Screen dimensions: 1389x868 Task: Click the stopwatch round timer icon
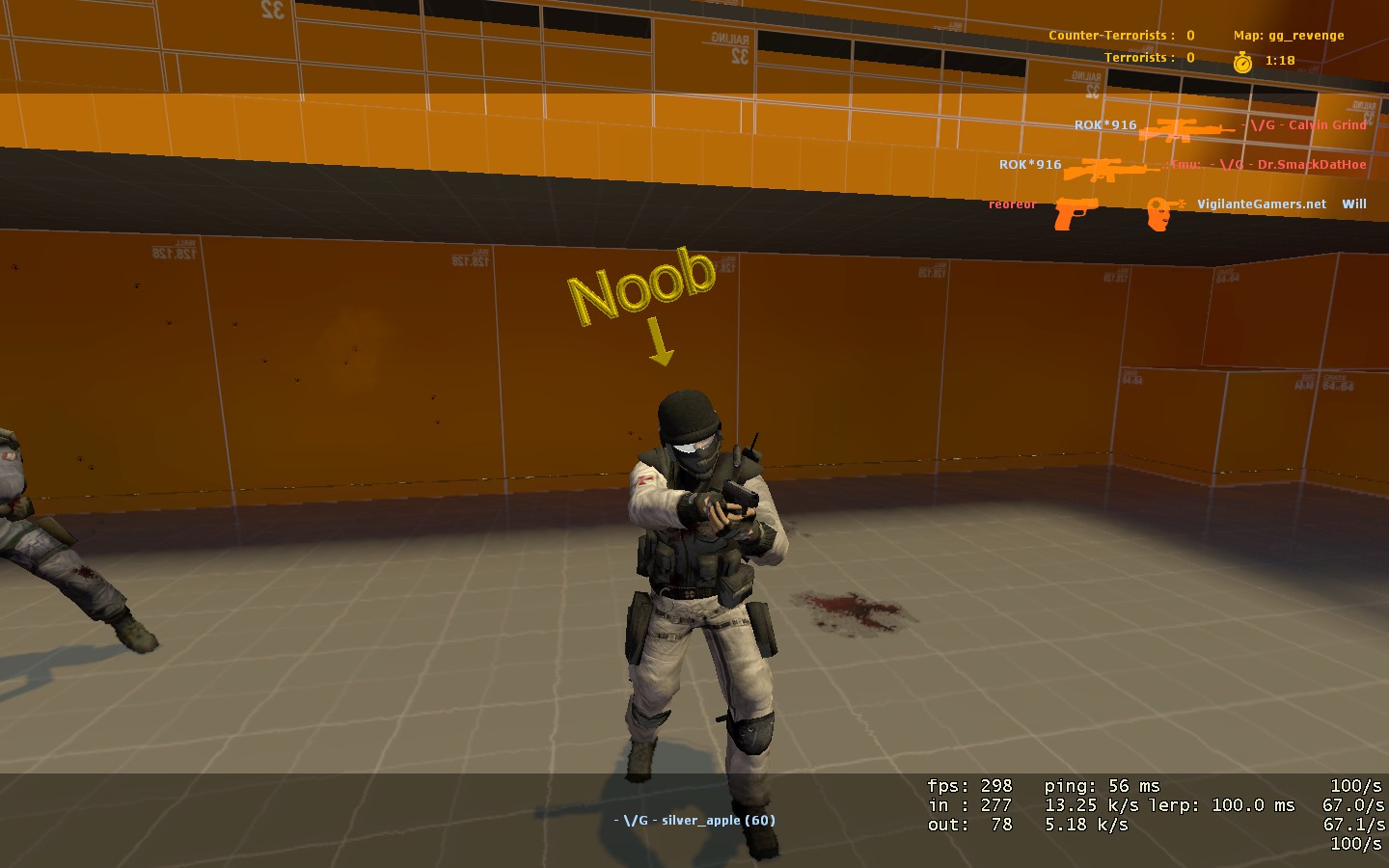1242,62
